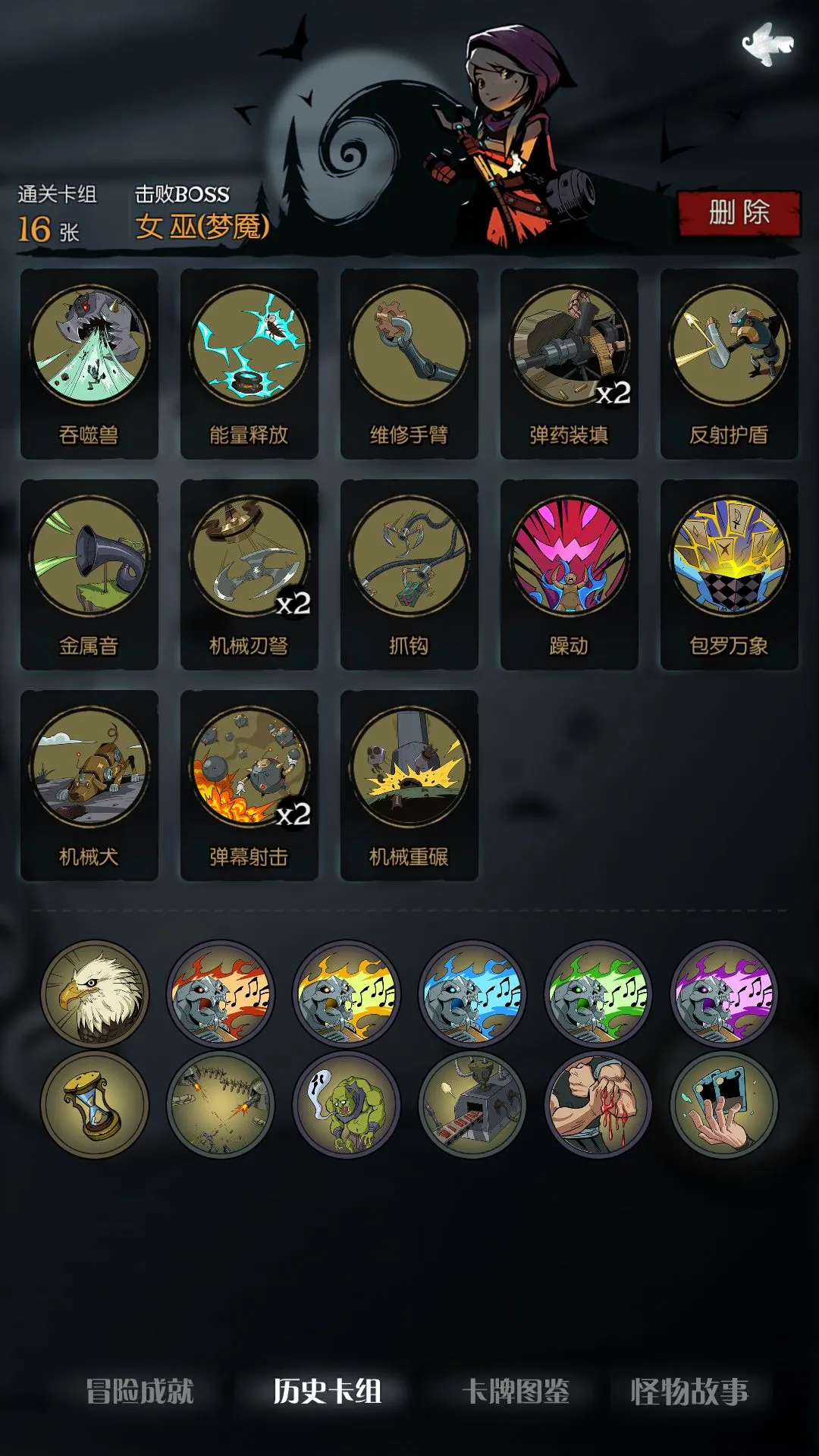This screenshot has width=819, height=1456.
Task: View the 机械重碾 card
Action: pyautogui.click(x=409, y=785)
